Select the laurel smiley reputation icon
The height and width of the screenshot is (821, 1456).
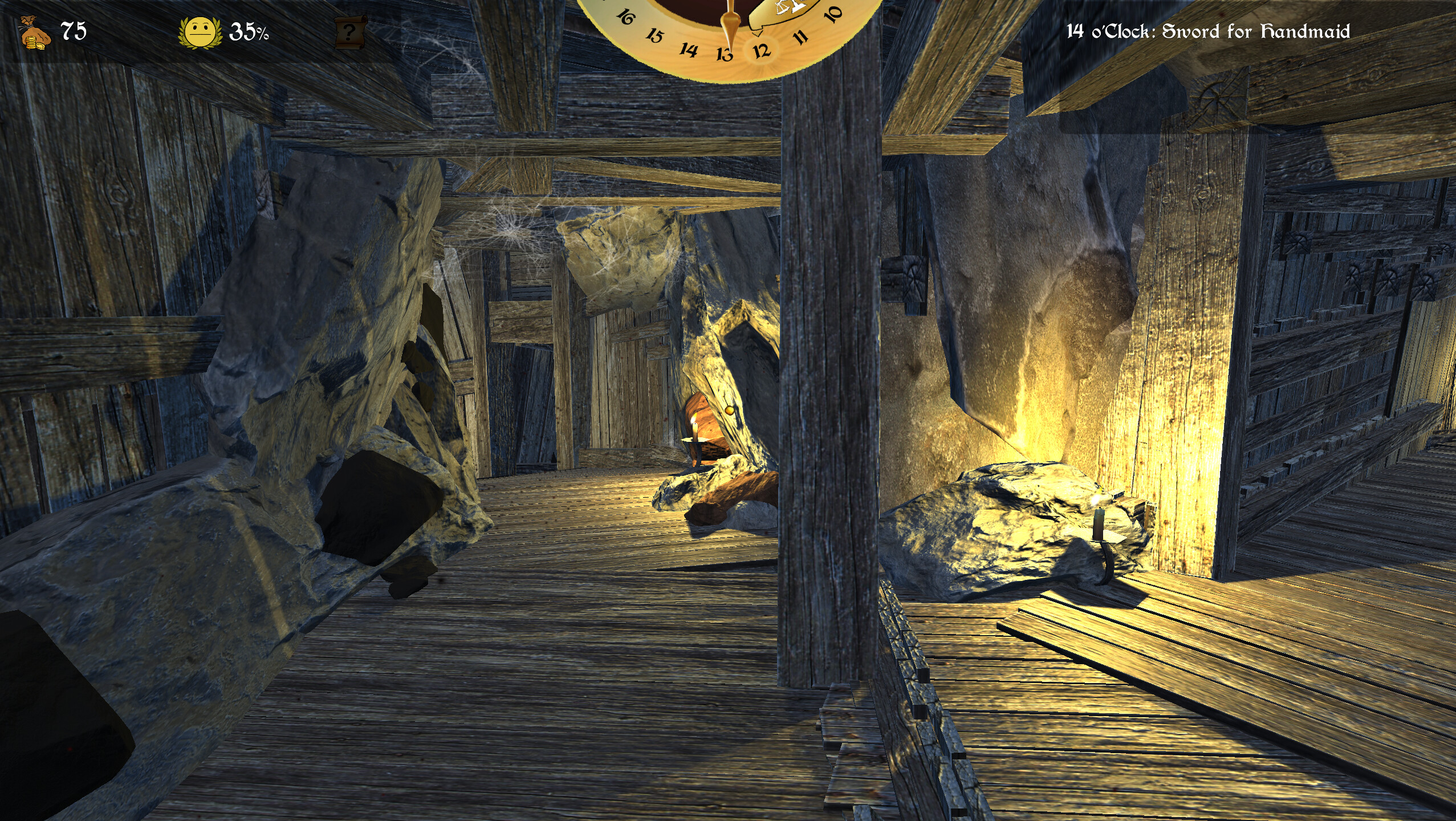pos(201,32)
